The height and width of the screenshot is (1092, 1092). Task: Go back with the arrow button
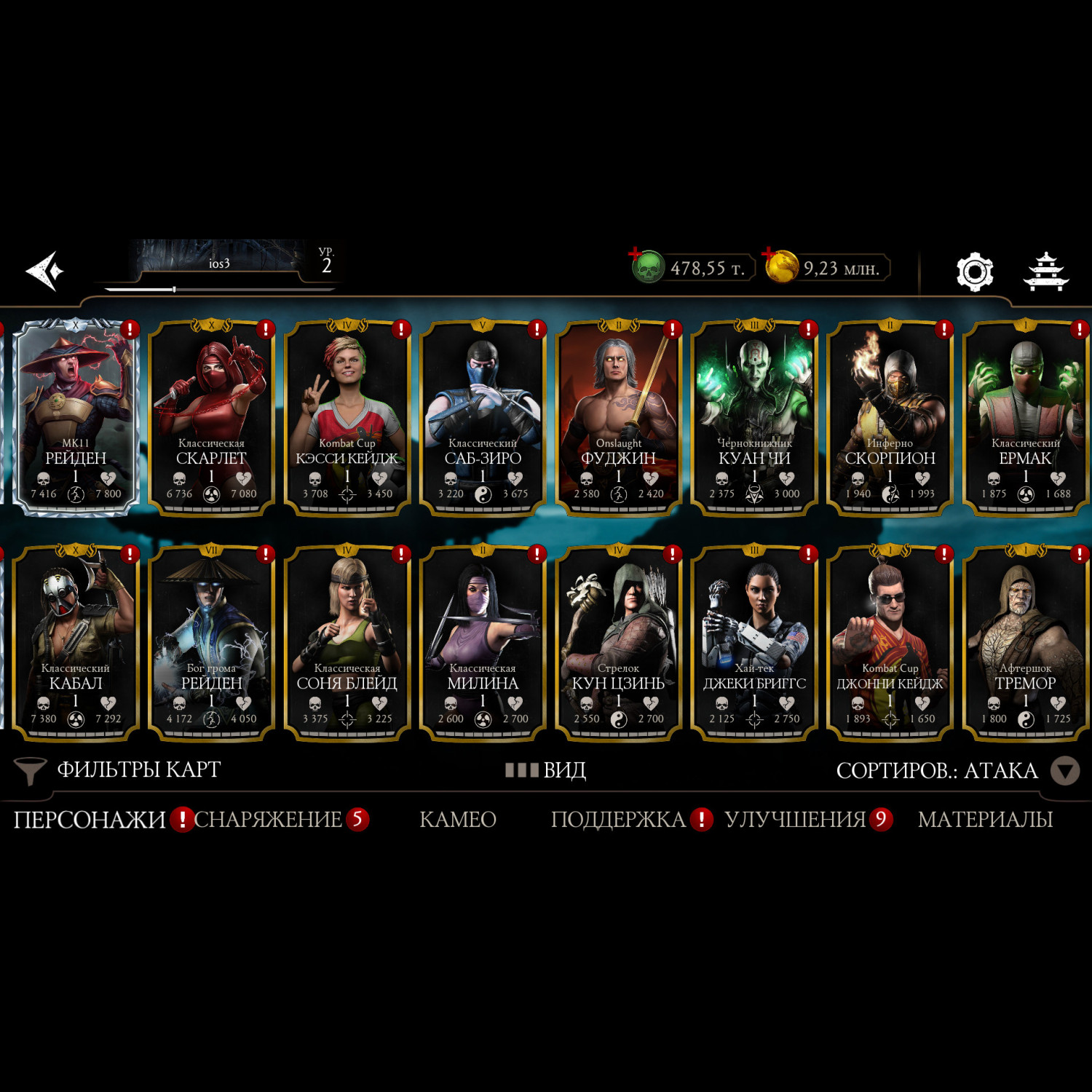click(45, 271)
